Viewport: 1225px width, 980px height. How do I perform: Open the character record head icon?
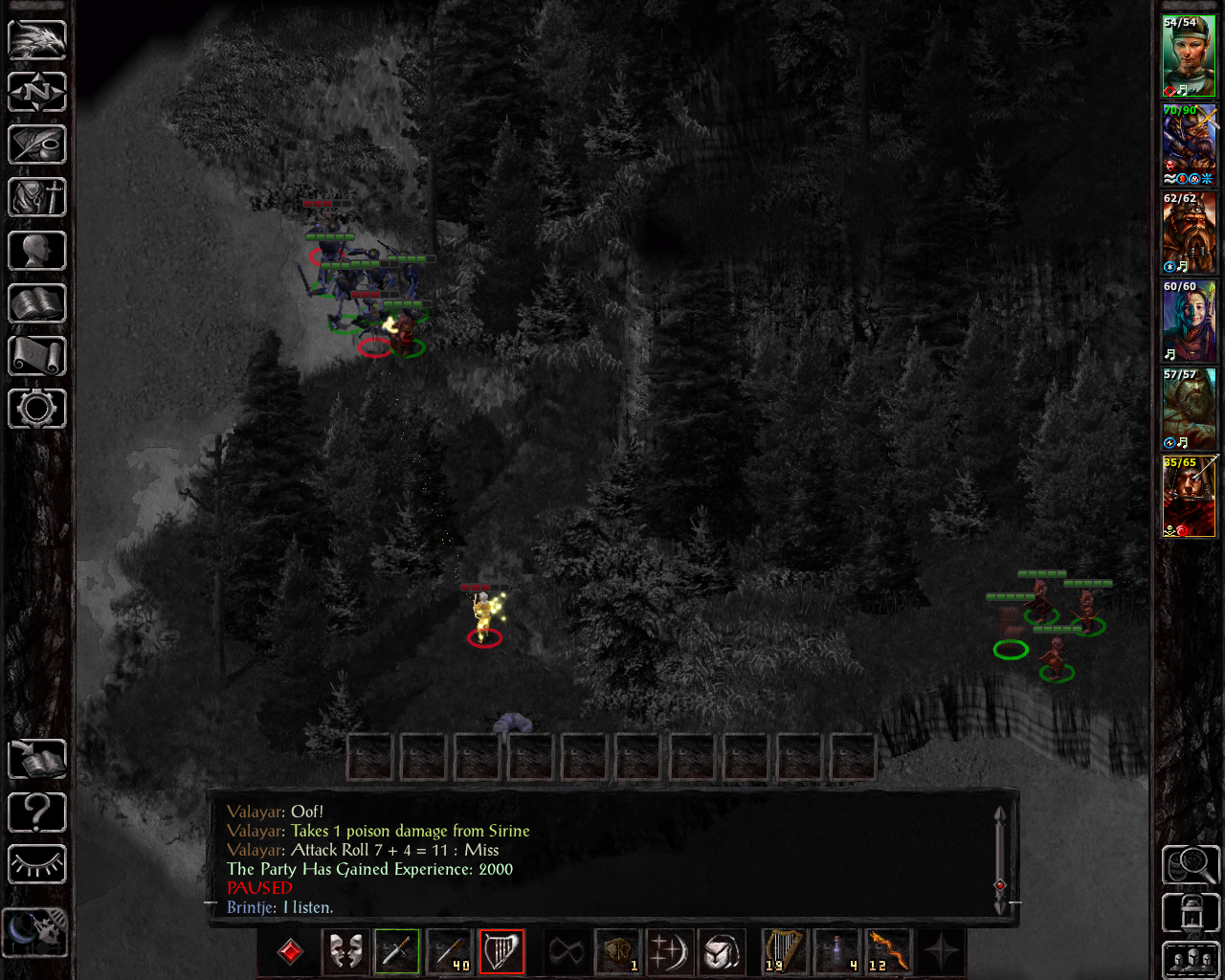point(37,251)
